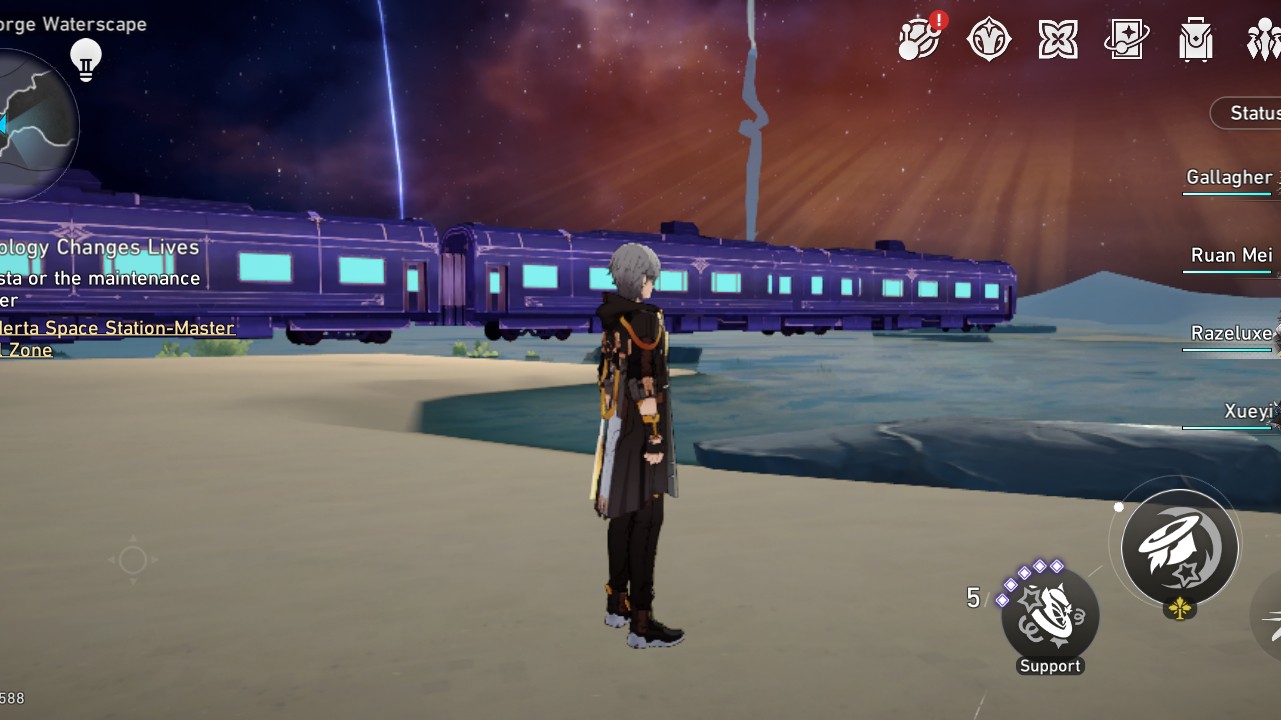
Task: Click the Technology Changes Lives quest title
Action: click(x=99, y=246)
